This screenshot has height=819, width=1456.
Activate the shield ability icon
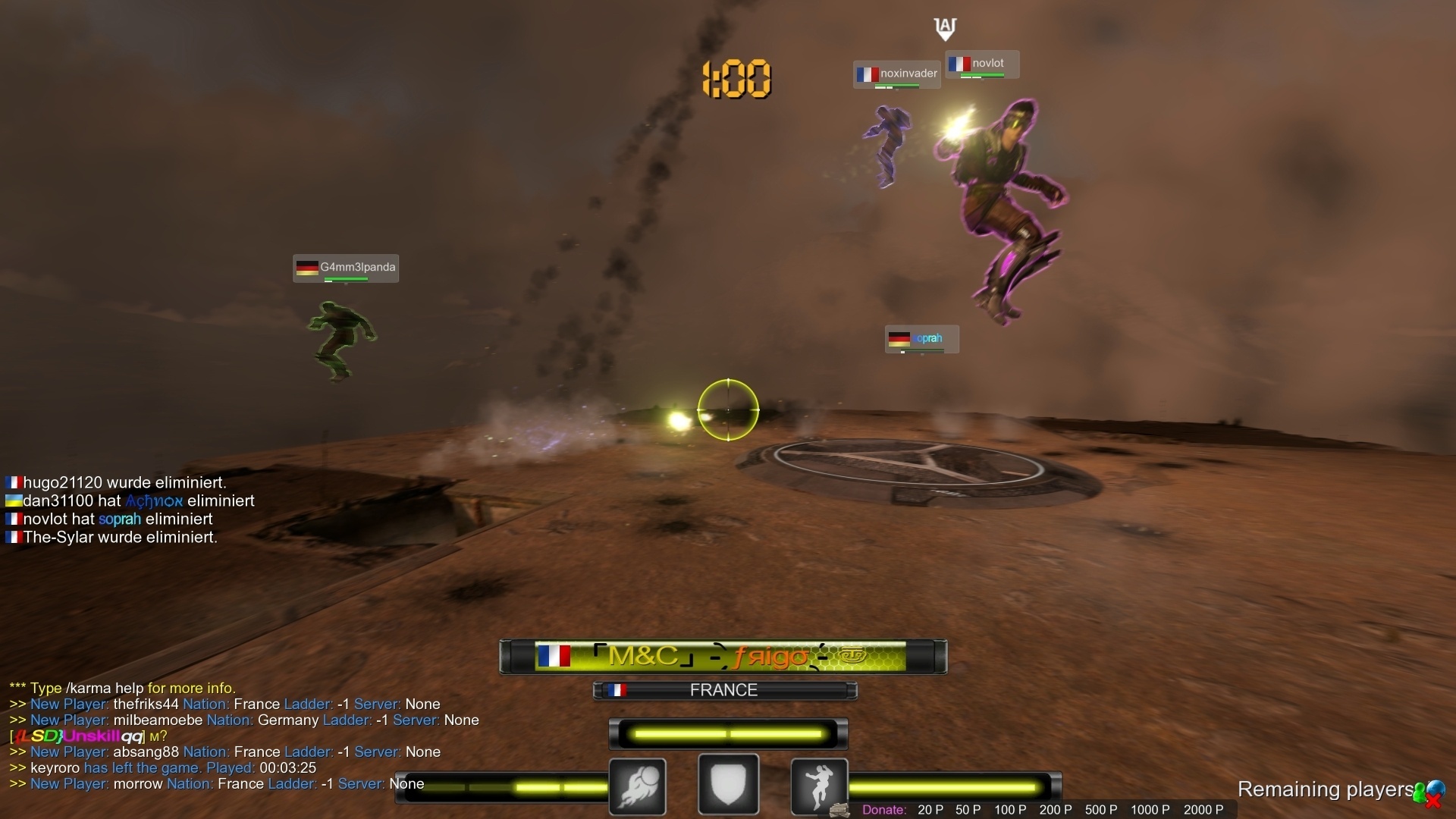(x=727, y=785)
